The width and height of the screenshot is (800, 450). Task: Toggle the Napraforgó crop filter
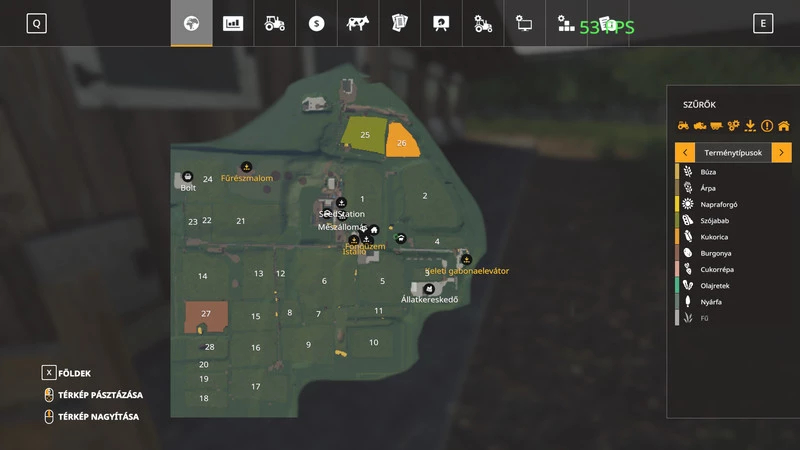coord(719,204)
